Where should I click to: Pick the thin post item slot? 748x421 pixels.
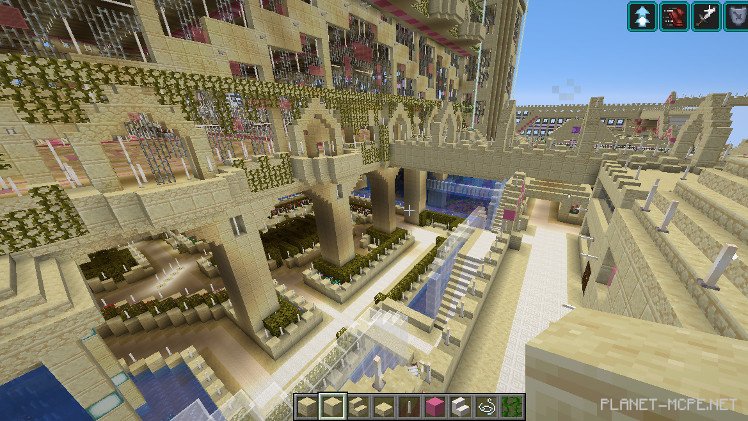407,406
